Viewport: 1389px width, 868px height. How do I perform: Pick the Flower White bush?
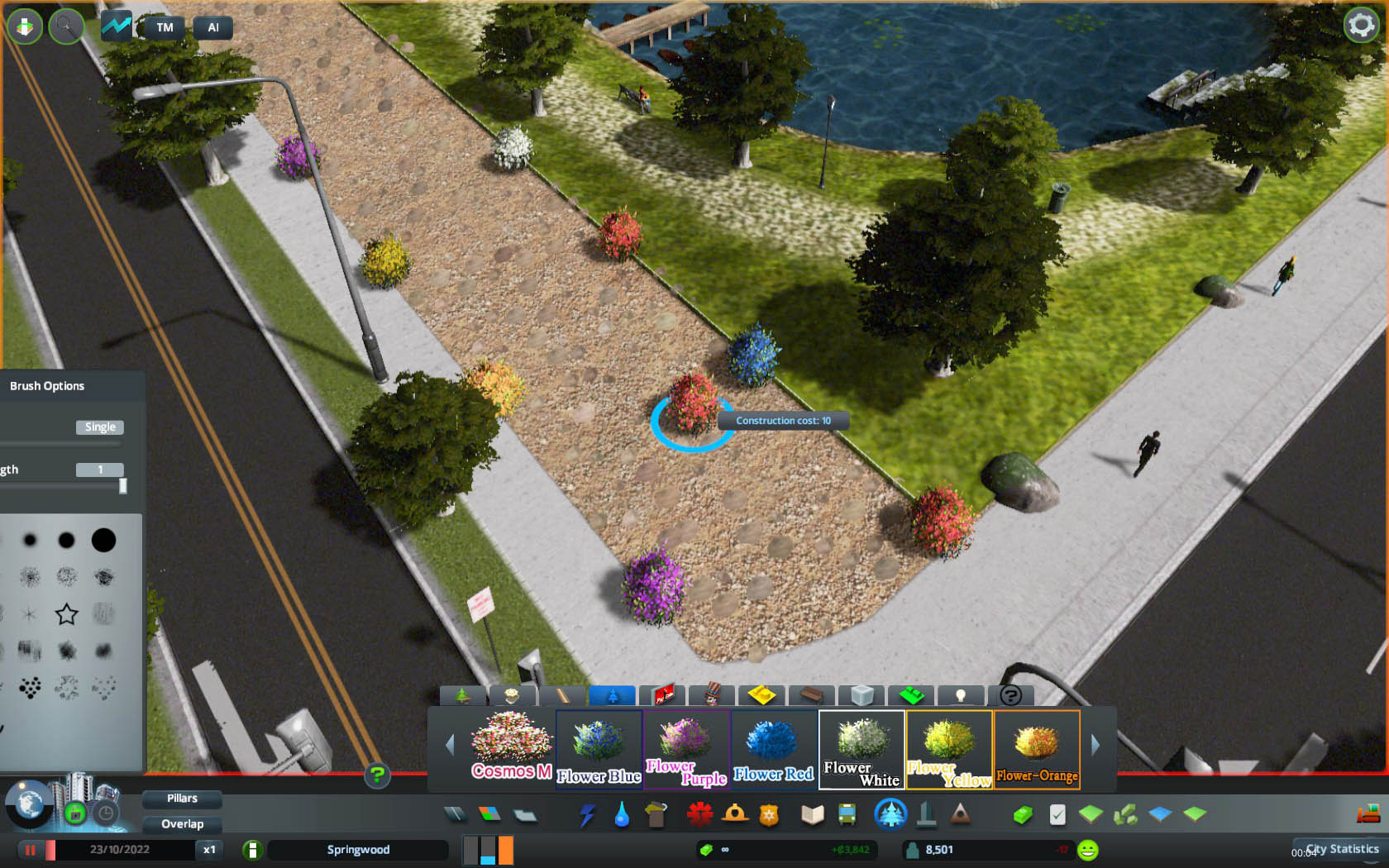[862, 750]
